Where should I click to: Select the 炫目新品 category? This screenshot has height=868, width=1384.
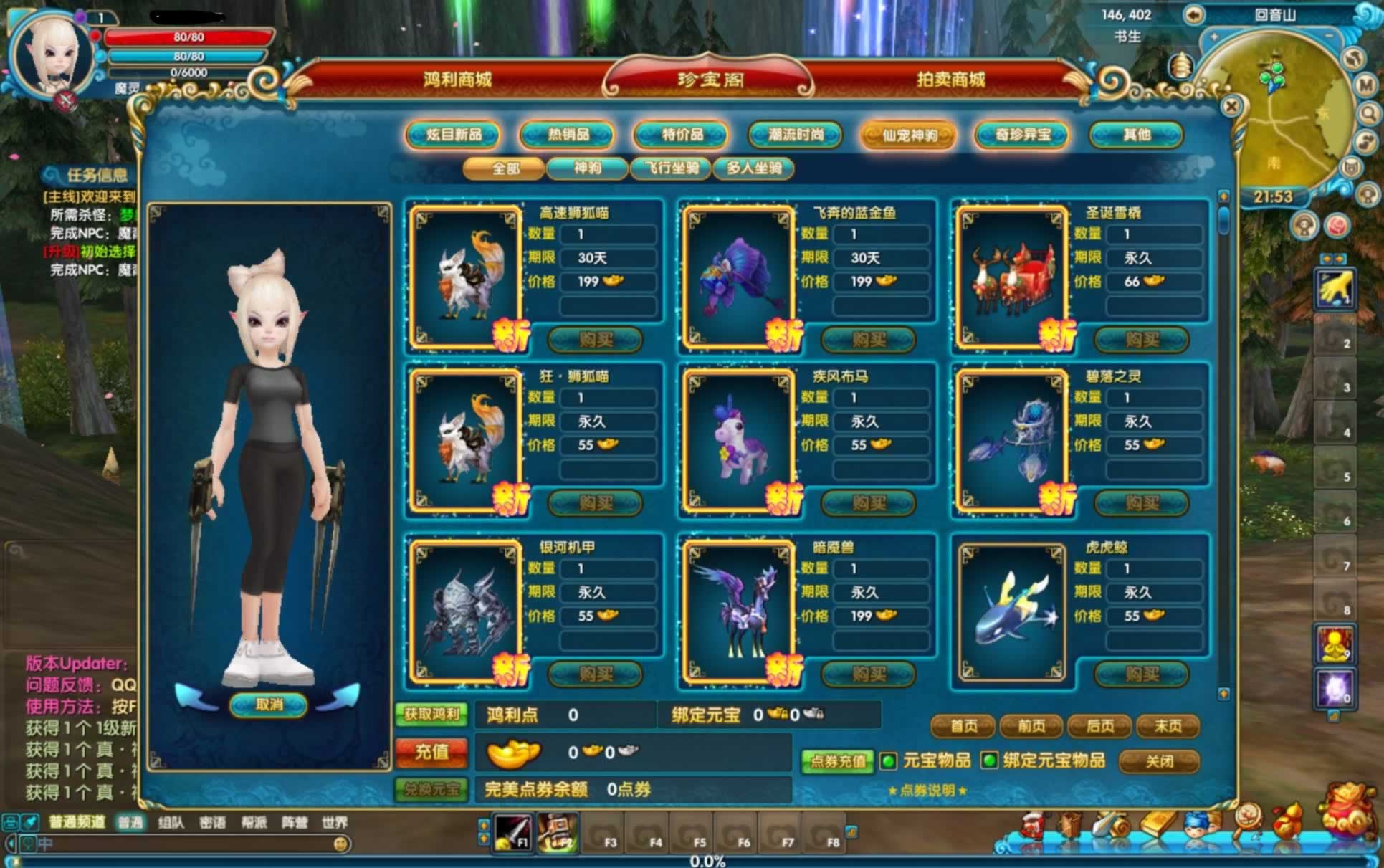pos(453,135)
